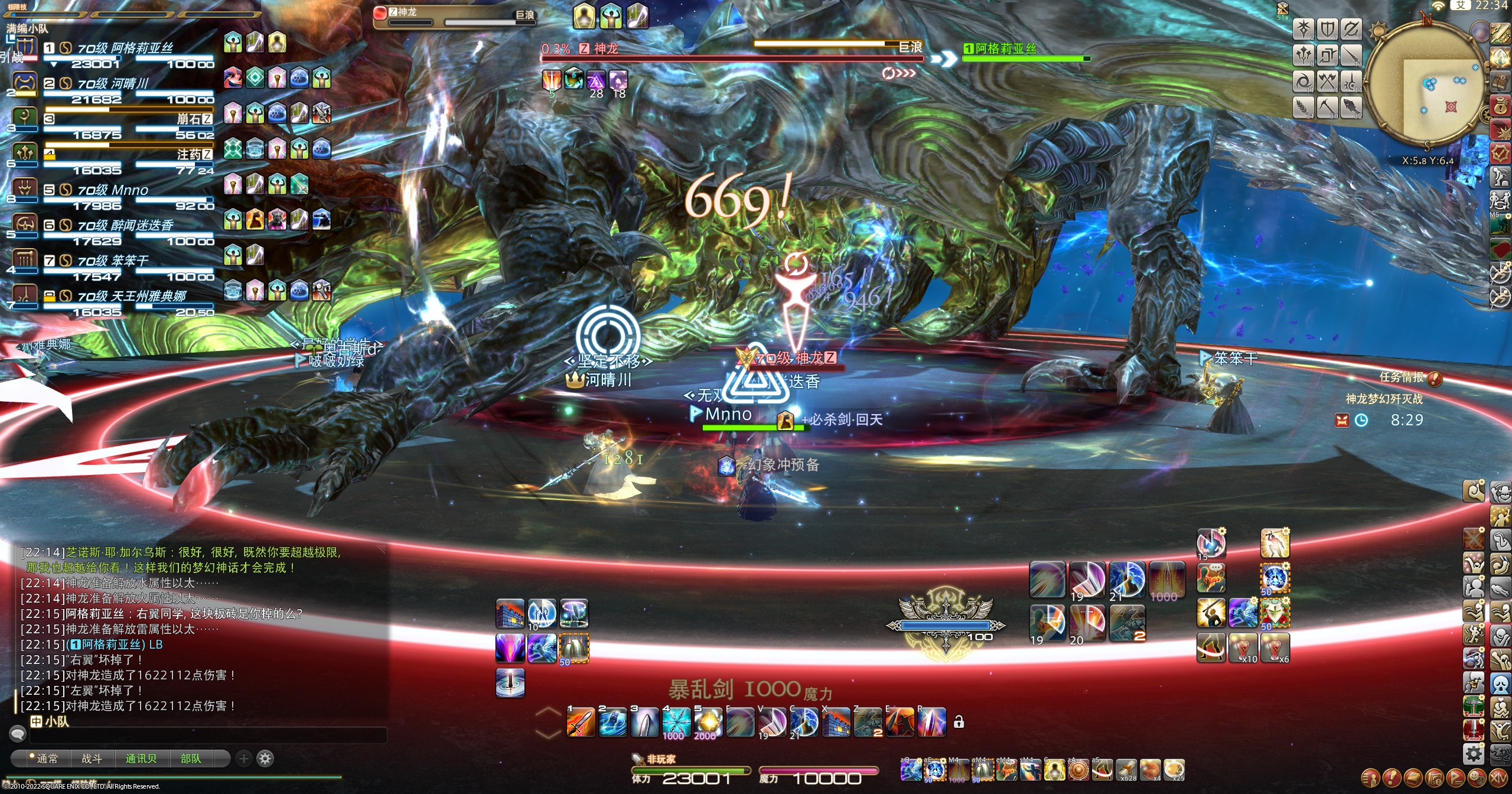Open the 通讯贝 chat tab
This screenshot has height=794, width=1512.
pos(141,759)
